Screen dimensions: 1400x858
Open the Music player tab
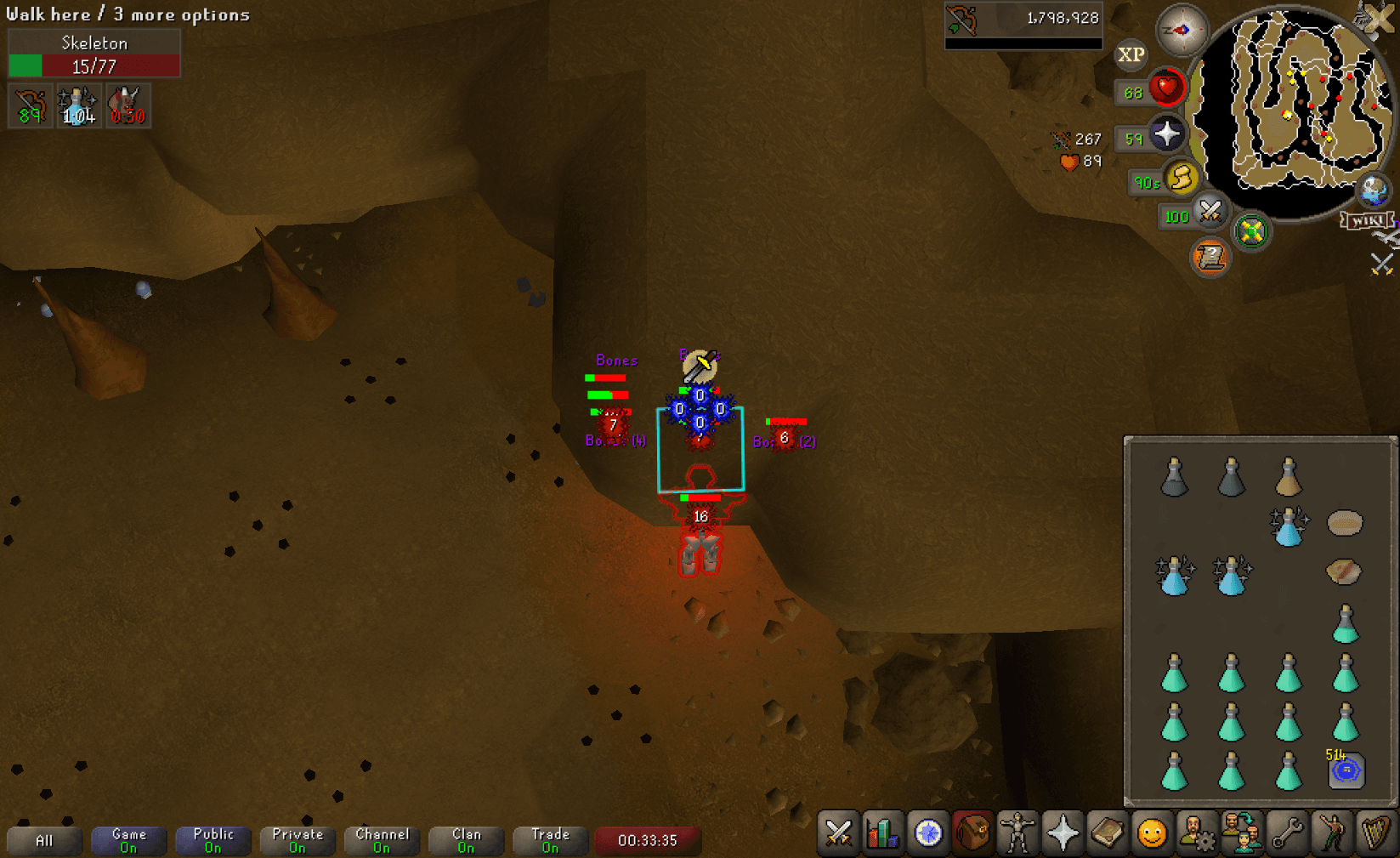pyautogui.click(x=1375, y=833)
